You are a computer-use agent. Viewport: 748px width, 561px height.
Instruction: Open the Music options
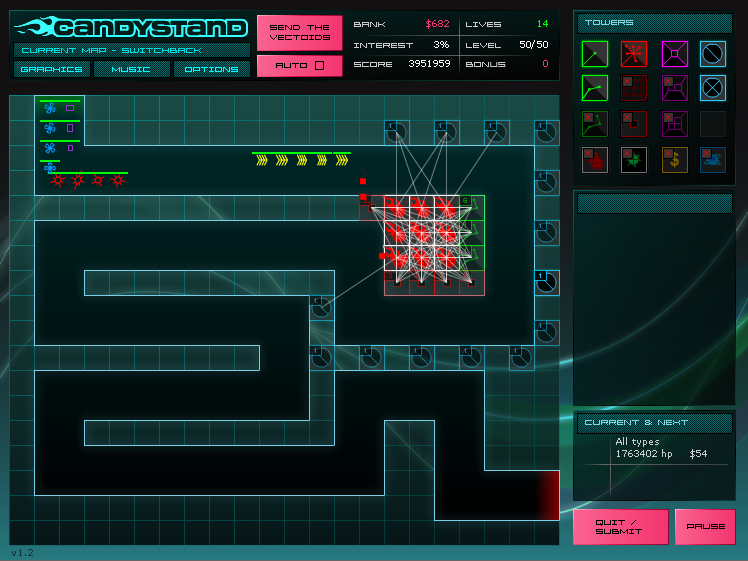point(132,69)
